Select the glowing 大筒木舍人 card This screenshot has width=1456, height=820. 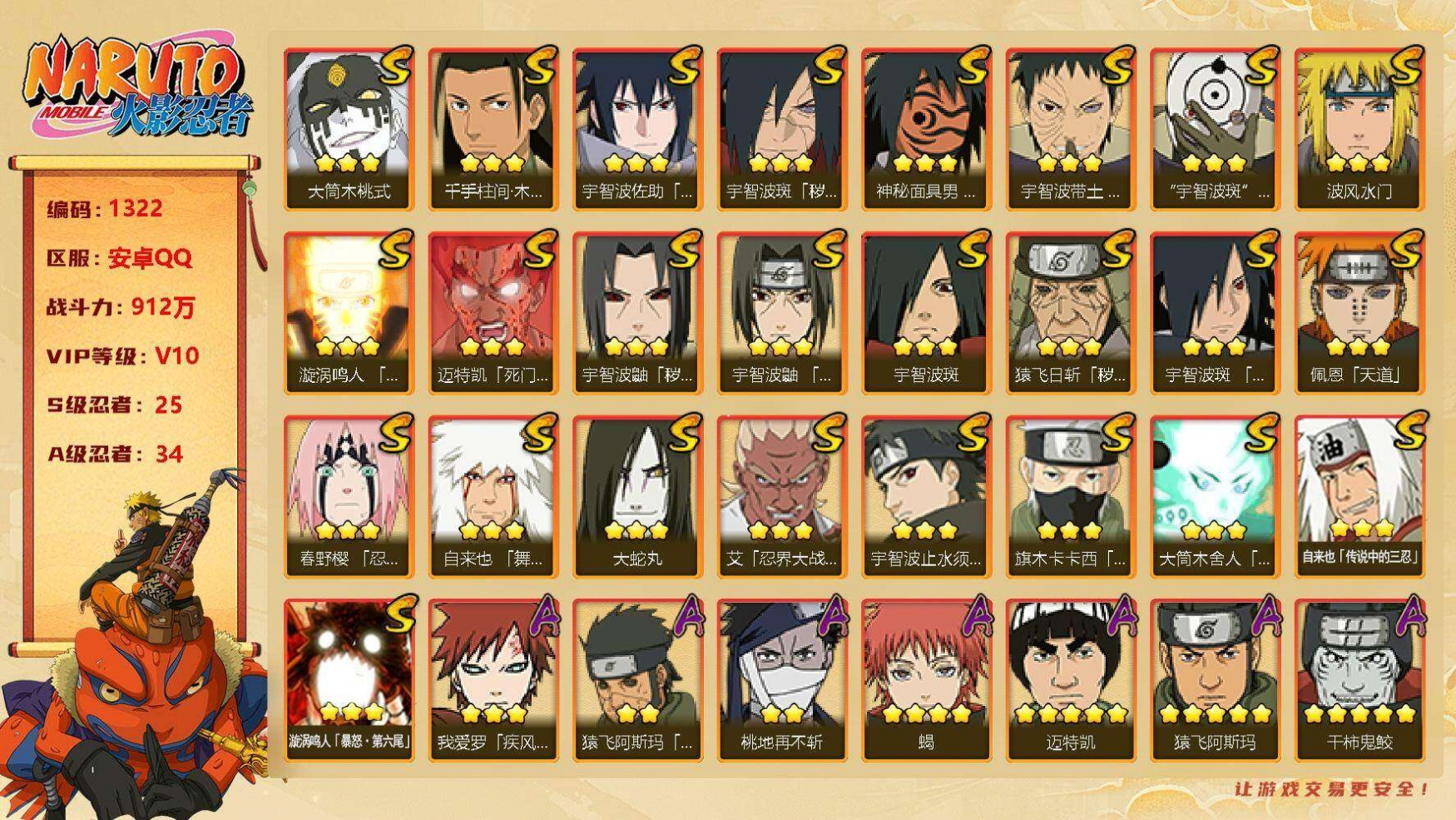coord(1215,495)
